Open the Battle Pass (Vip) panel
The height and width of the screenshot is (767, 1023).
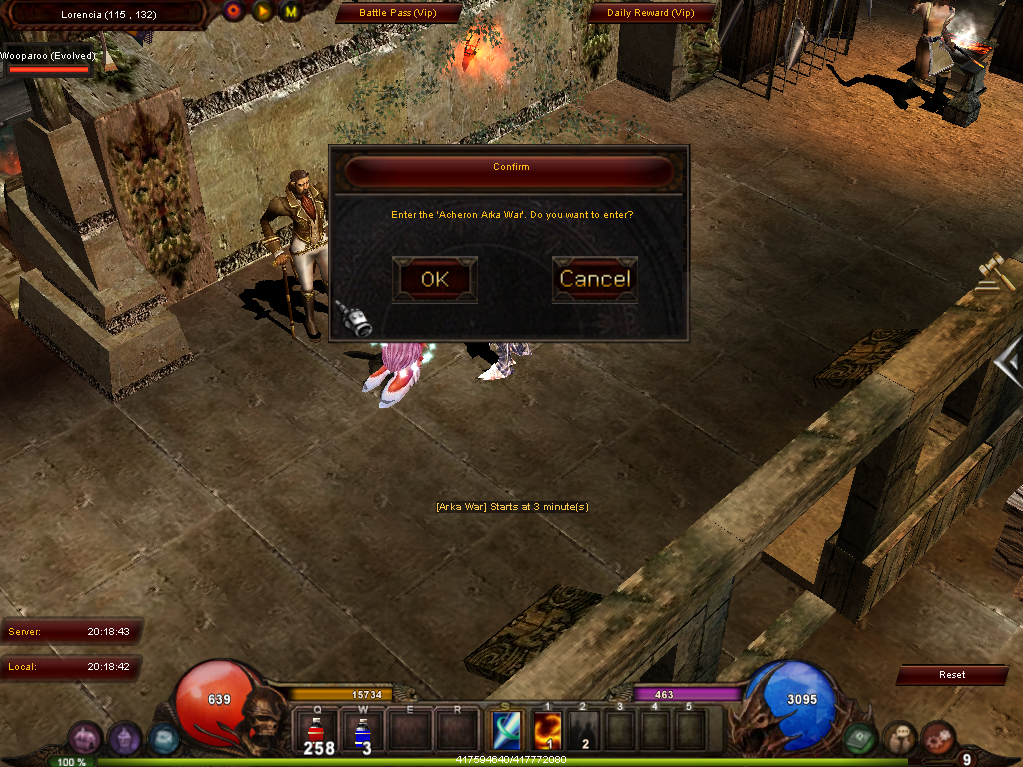pos(399,13)
